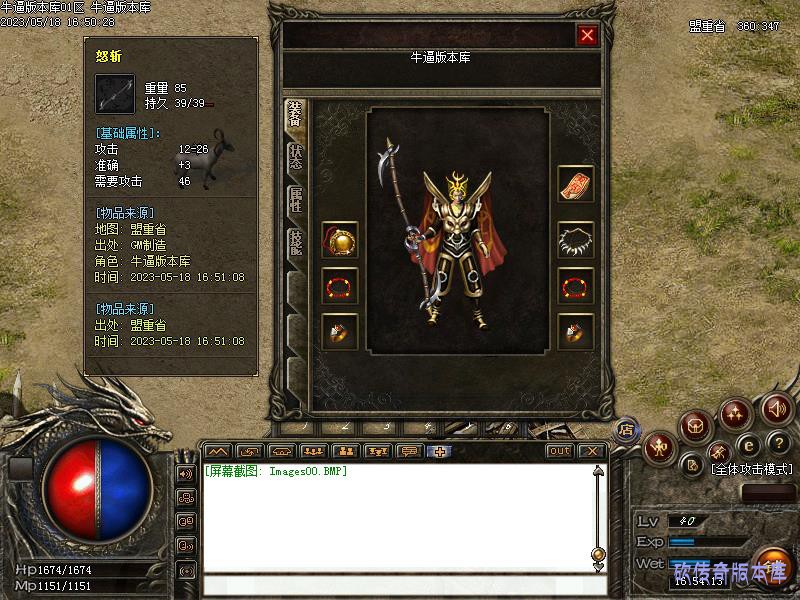Change the 全体攻击模式 attack mode
Screen dimensions: 800x600
tap(750, 468)
